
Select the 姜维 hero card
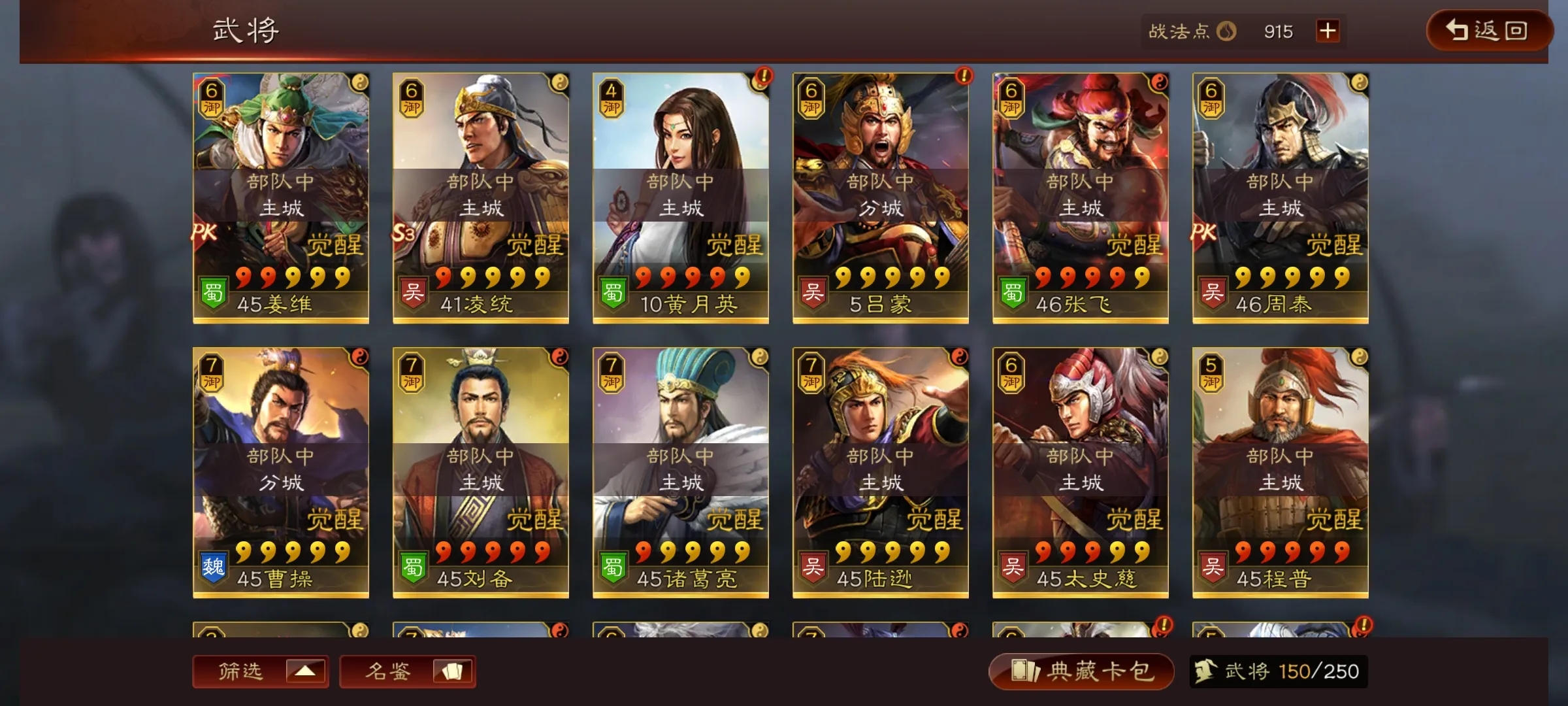click(x=281, y=197)
